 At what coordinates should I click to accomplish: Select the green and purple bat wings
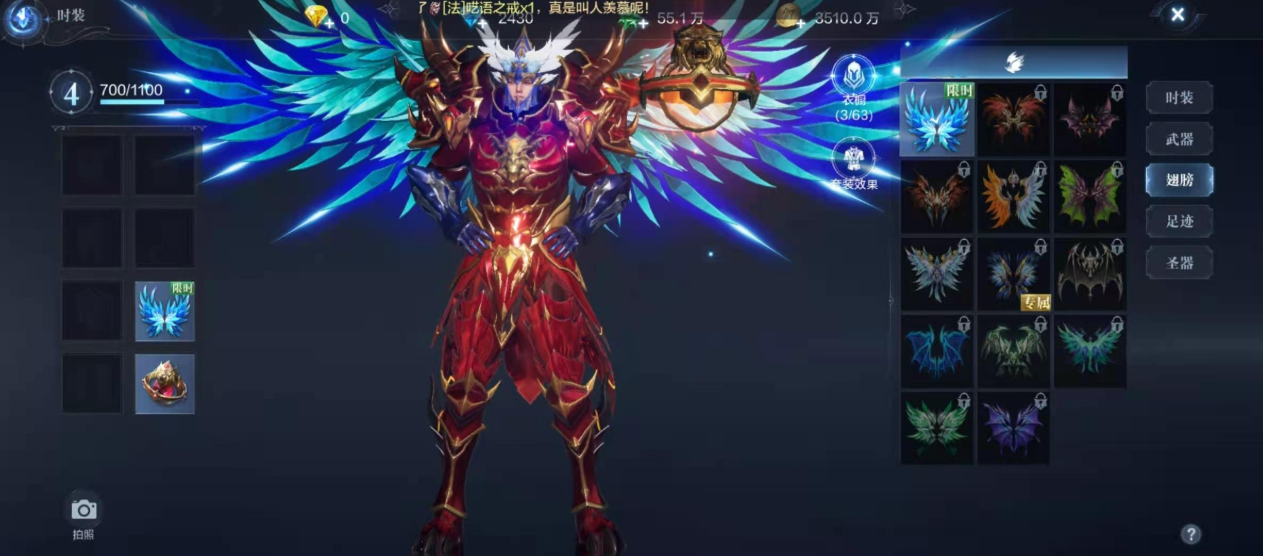click(1089, 197)
